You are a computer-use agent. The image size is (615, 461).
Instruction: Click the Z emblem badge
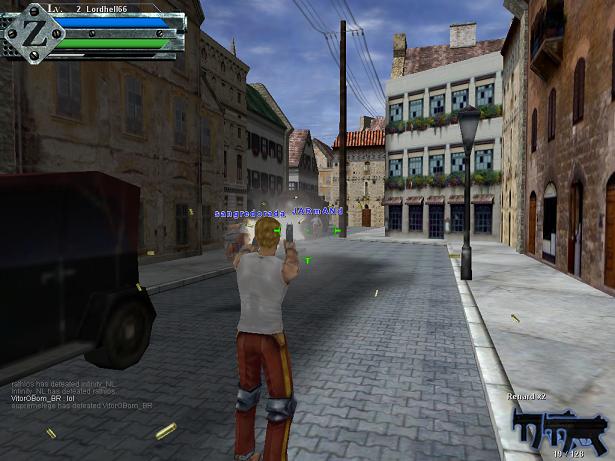(x=27, y=31)
